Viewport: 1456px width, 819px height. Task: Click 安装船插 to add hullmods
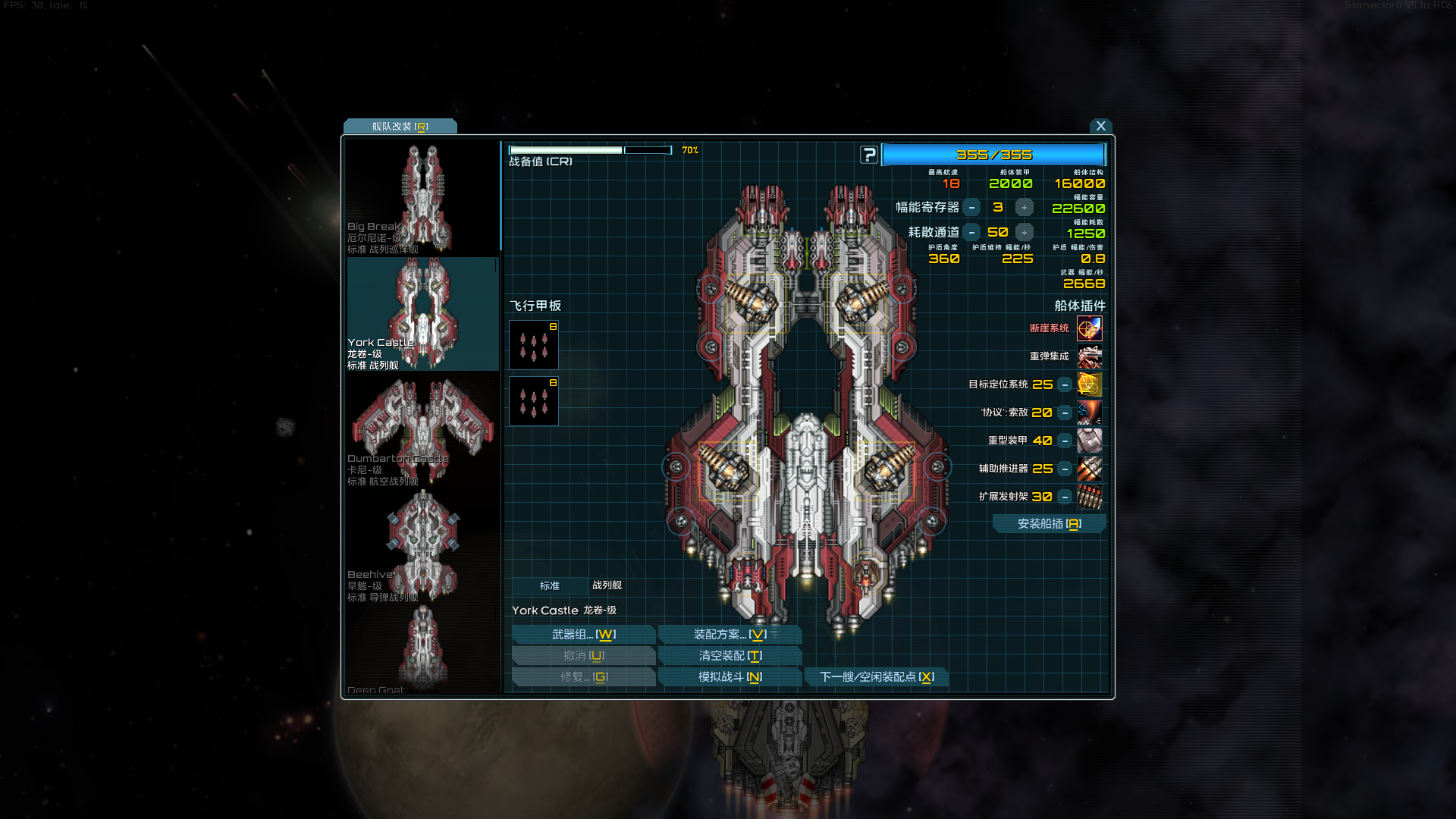[x=1049, y=524]
